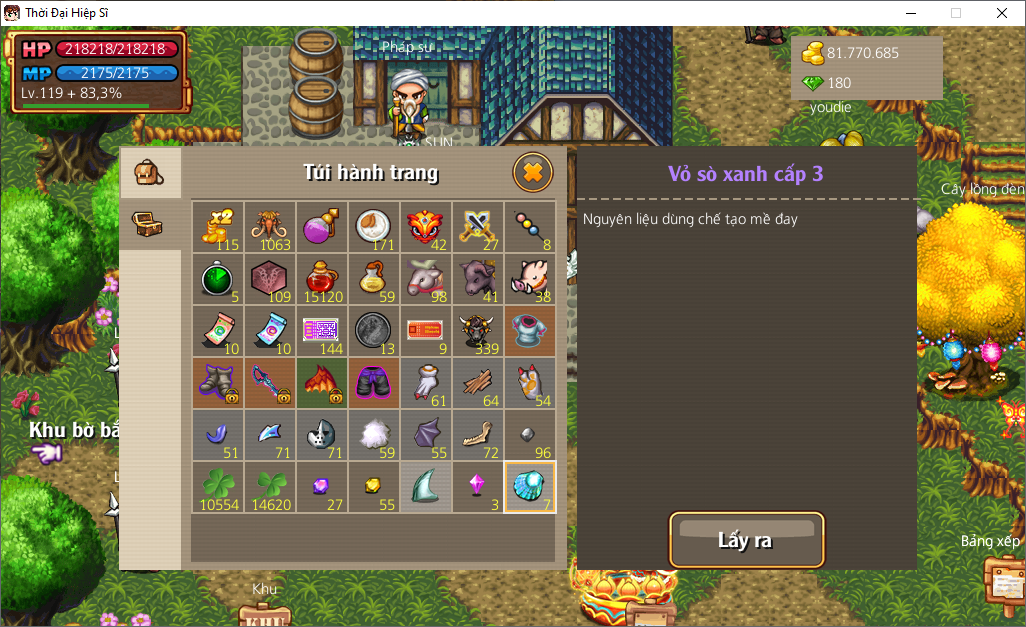Select the four-leaf clover with 10554 count
Image resolution: width=1026 pixels, height=627 pixels.
218,487
